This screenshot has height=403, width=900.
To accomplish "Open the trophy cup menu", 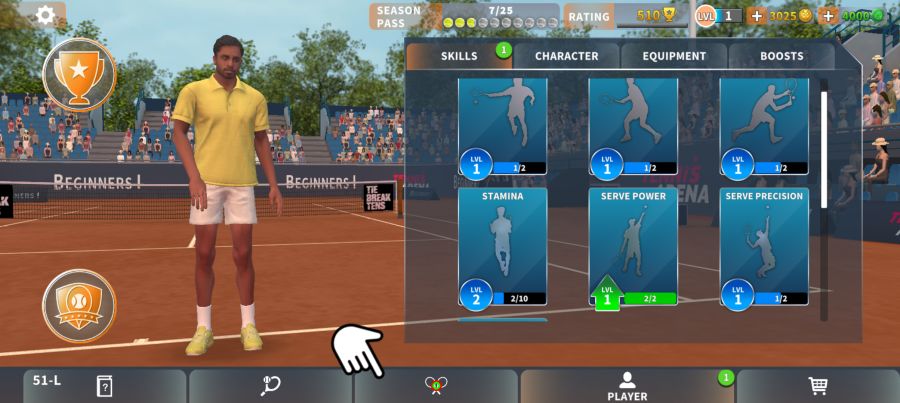I will click(x=79, y=73).
